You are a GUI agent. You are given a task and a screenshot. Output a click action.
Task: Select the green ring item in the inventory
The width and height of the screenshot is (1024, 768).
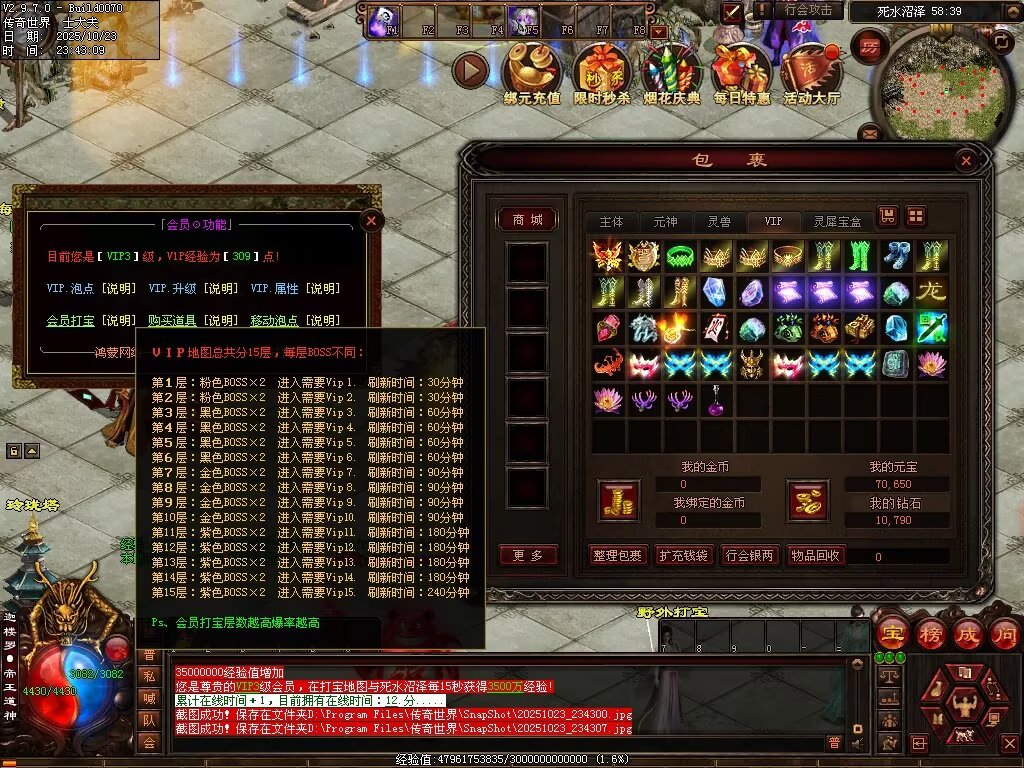680,256
